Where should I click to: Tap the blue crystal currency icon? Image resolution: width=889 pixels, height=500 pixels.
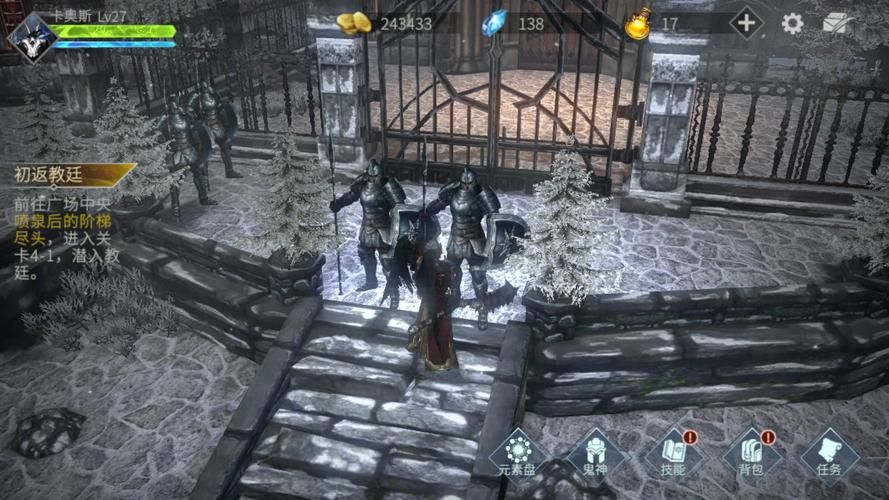(x=494, y=23)
